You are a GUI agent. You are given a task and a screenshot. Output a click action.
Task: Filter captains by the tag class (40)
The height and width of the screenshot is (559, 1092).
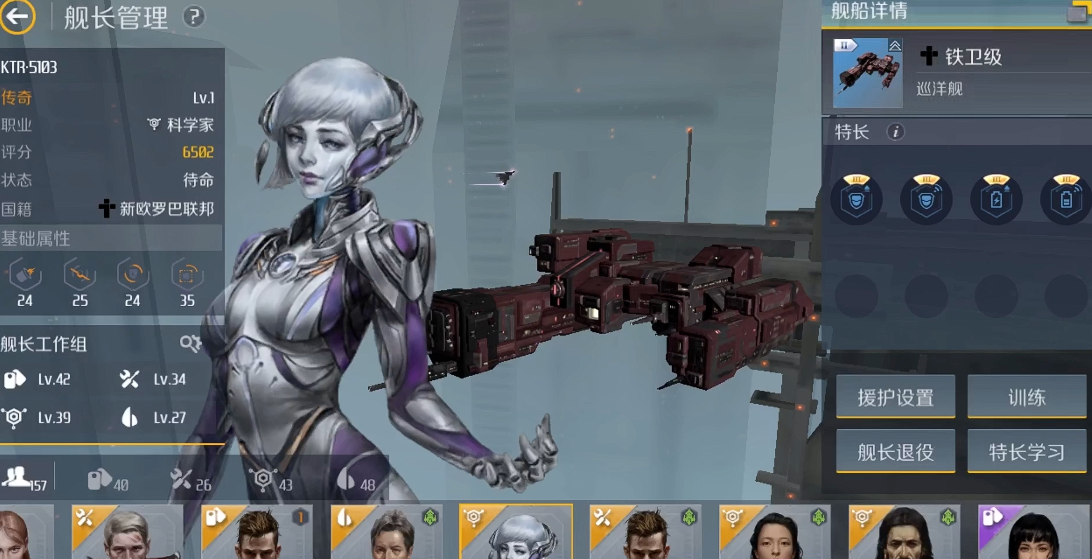(108, 480)
